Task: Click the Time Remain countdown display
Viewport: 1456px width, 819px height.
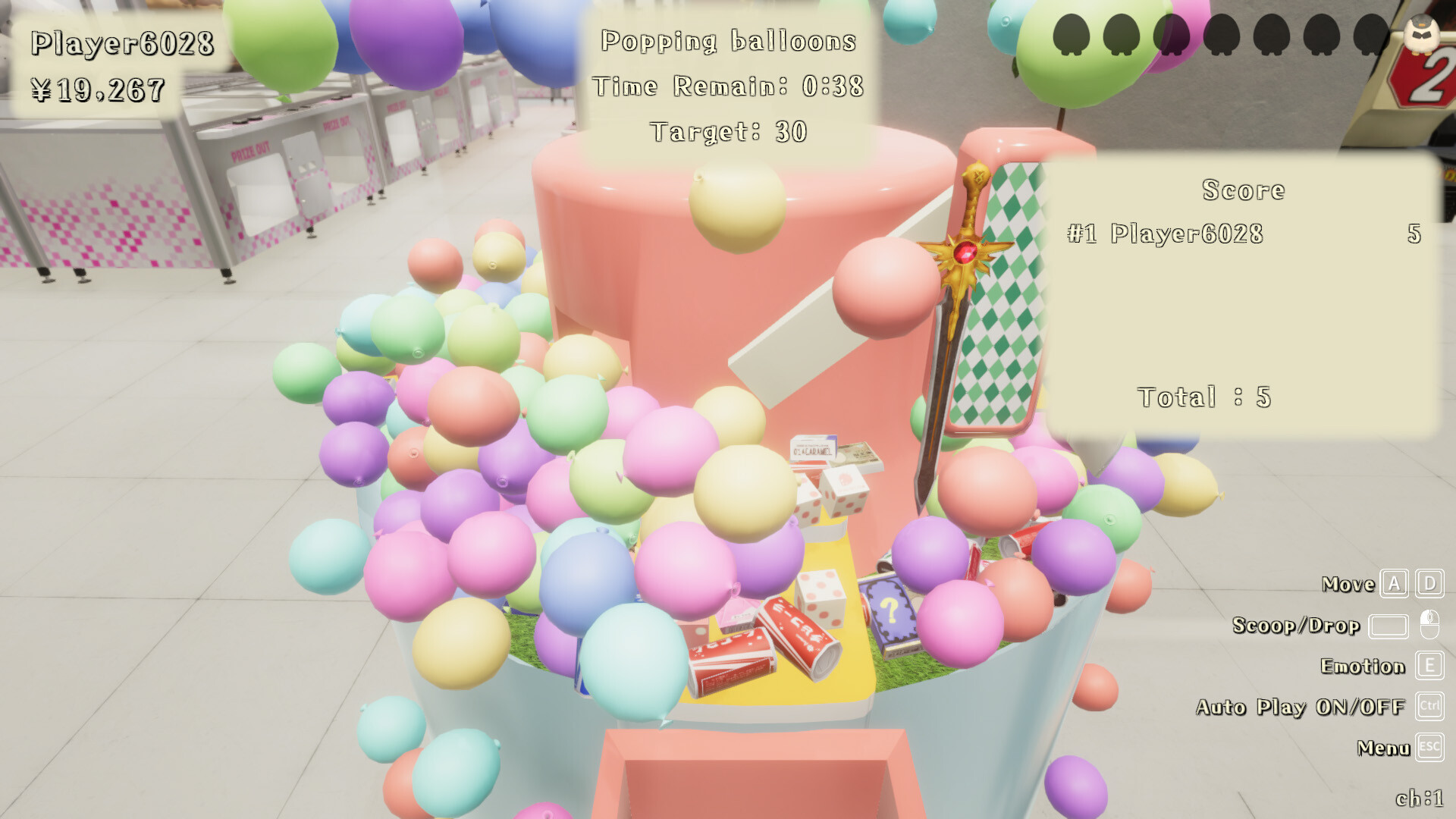Action: pyautogui.click(x=728, y=86)
